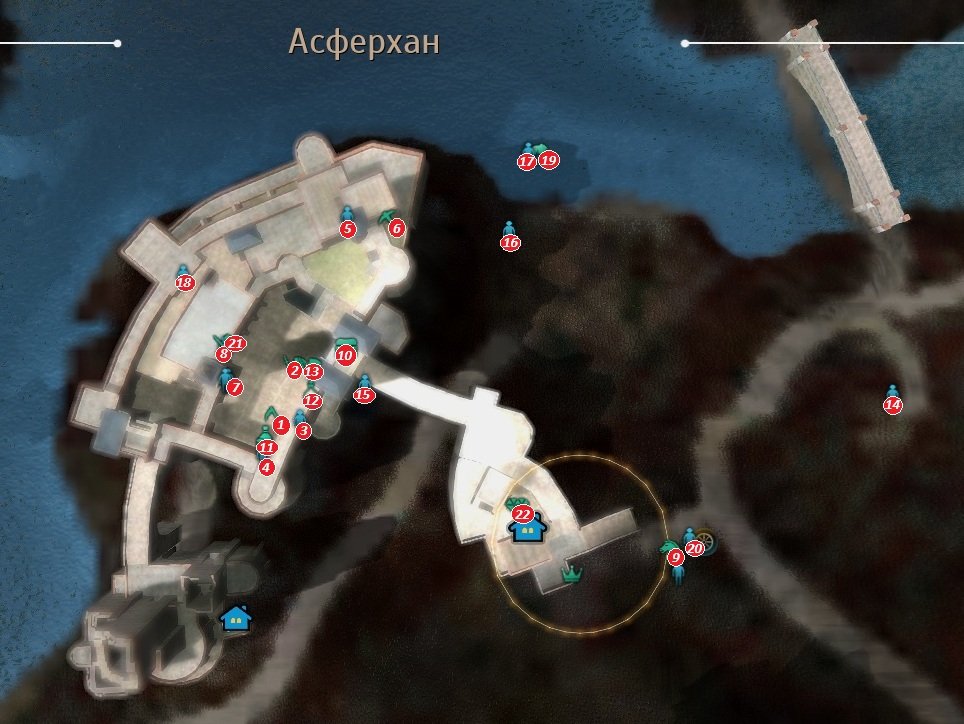Select map marker number 1

(x=281, y=425)
